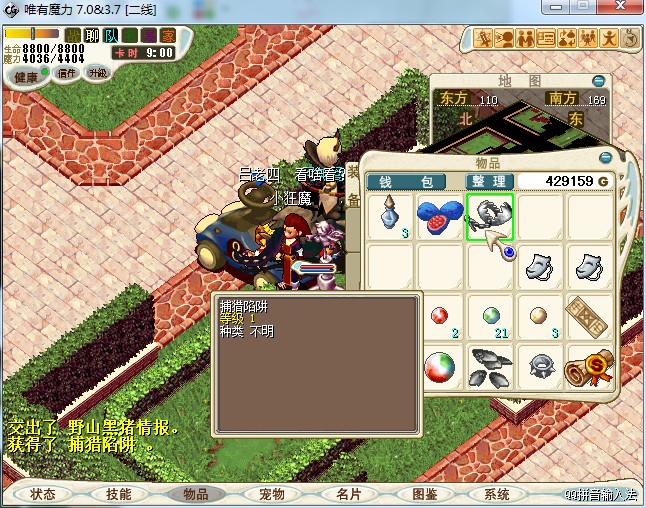Select the hunting trap item slot
Screen dimensions: 646x508
coord(489,216)
